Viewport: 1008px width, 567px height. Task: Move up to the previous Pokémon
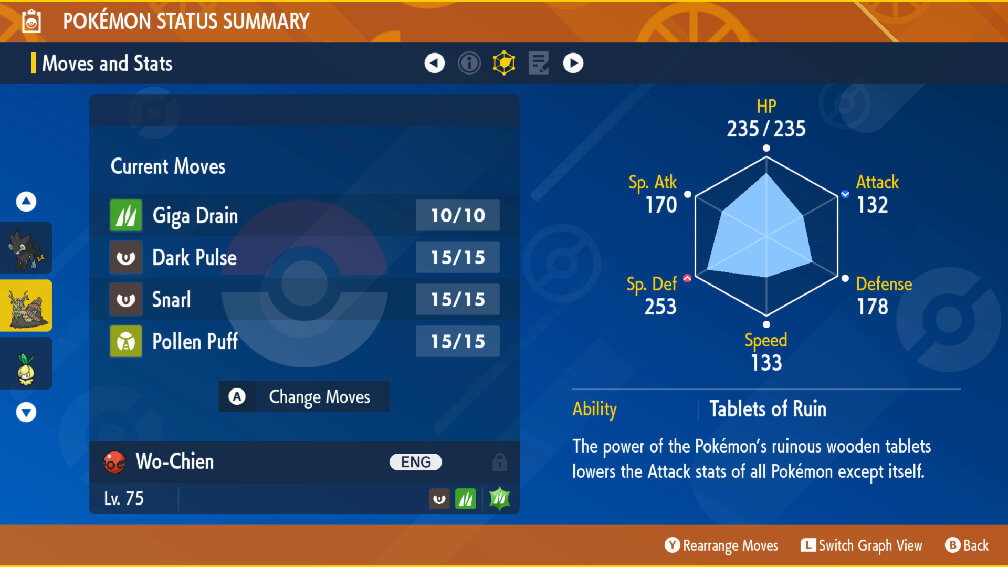coord(26,202)
